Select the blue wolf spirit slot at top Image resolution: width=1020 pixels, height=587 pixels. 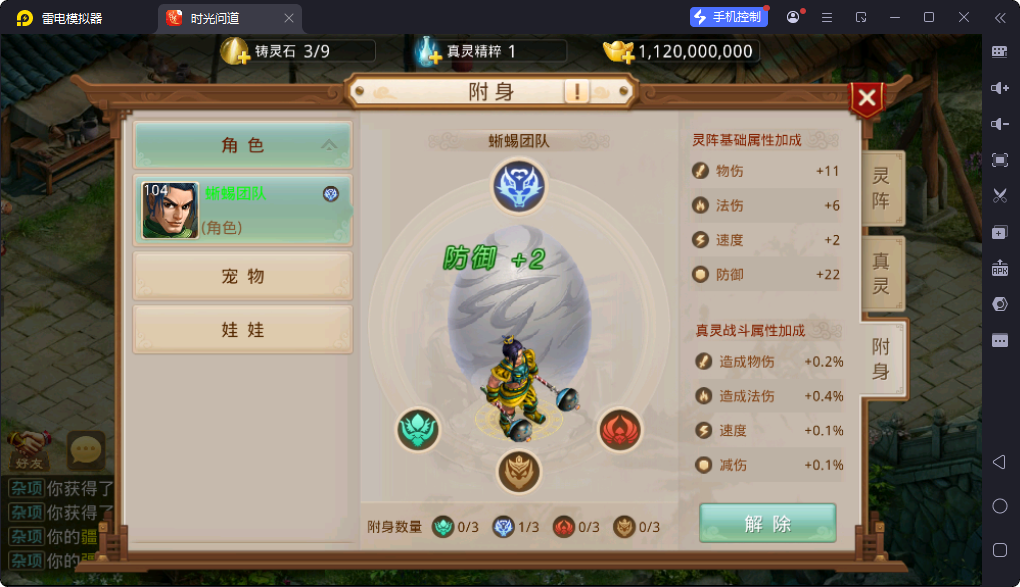pos(518,185)
